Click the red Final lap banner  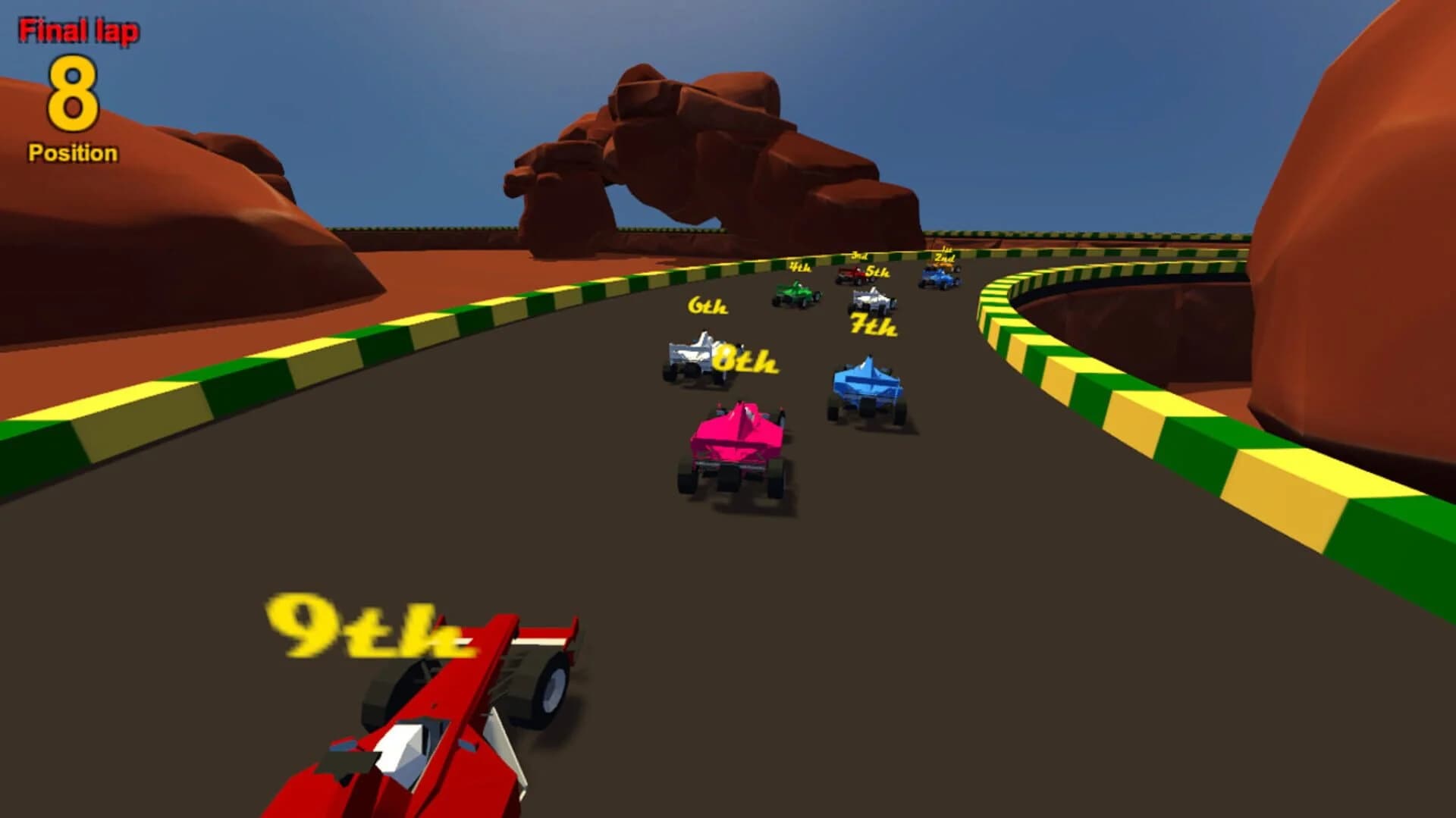coord(80,30)
